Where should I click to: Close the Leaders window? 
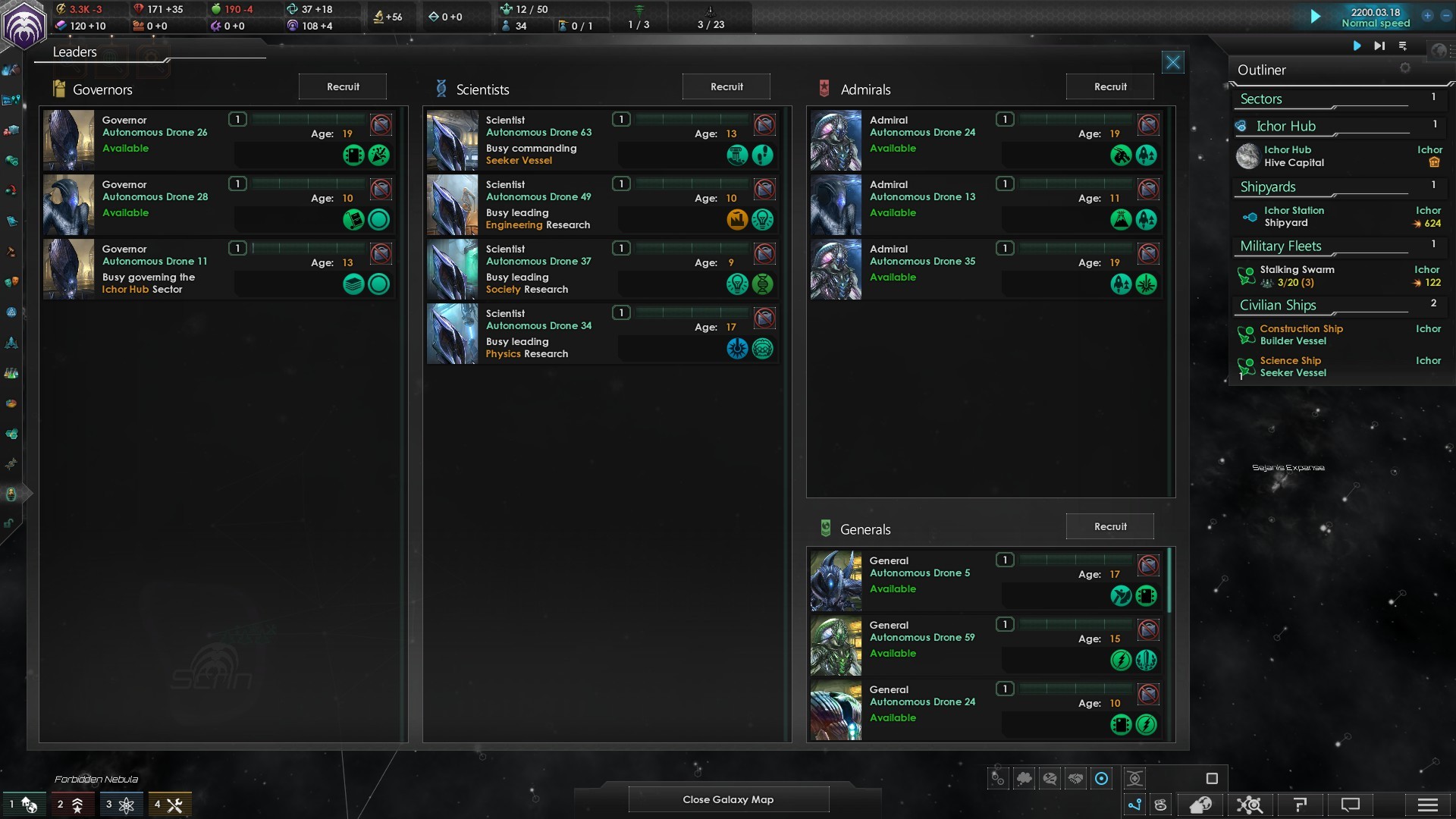pos(1173,62)
